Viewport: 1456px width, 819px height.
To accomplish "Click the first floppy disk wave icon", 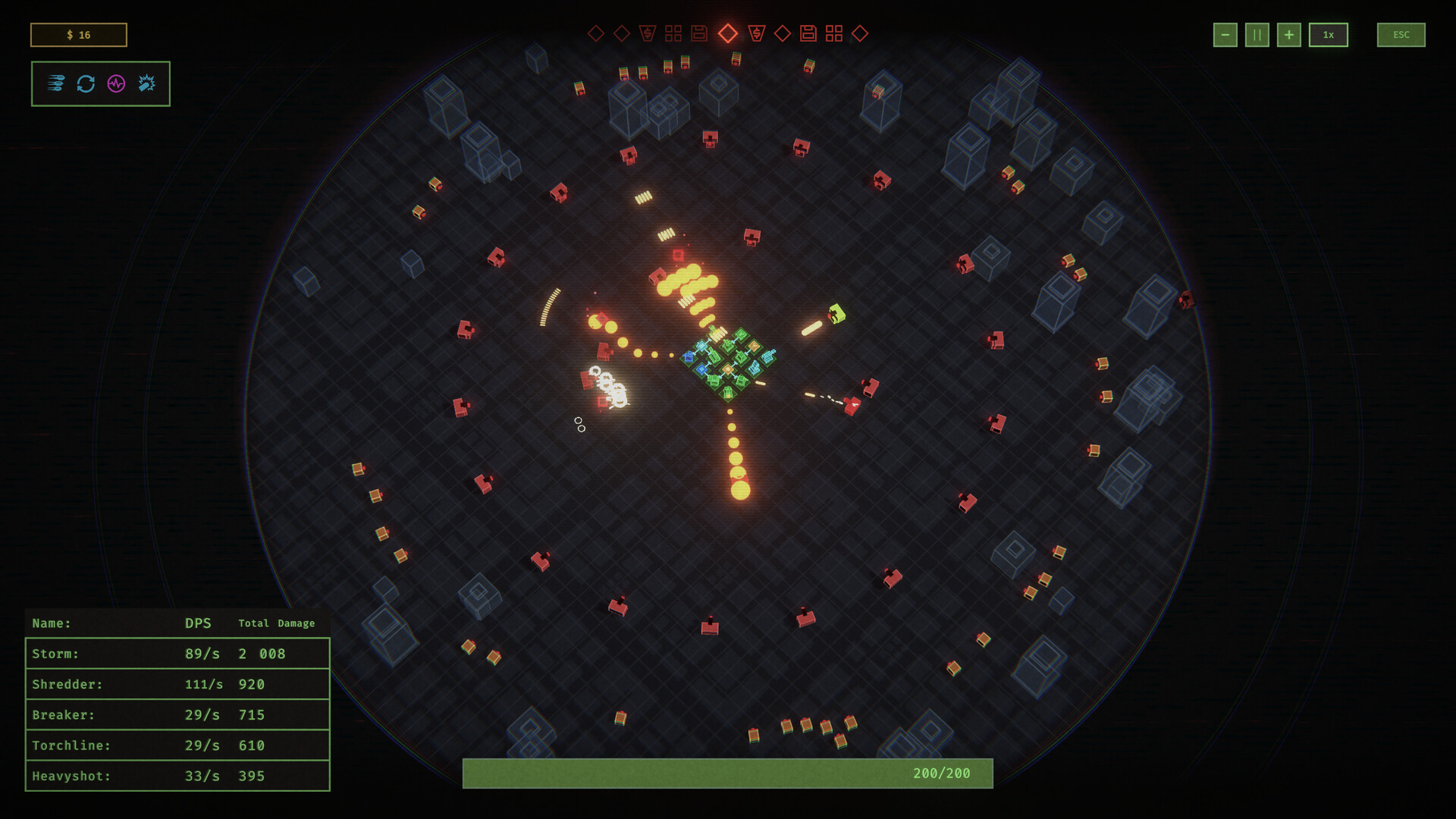I will (x=699, y=33).
